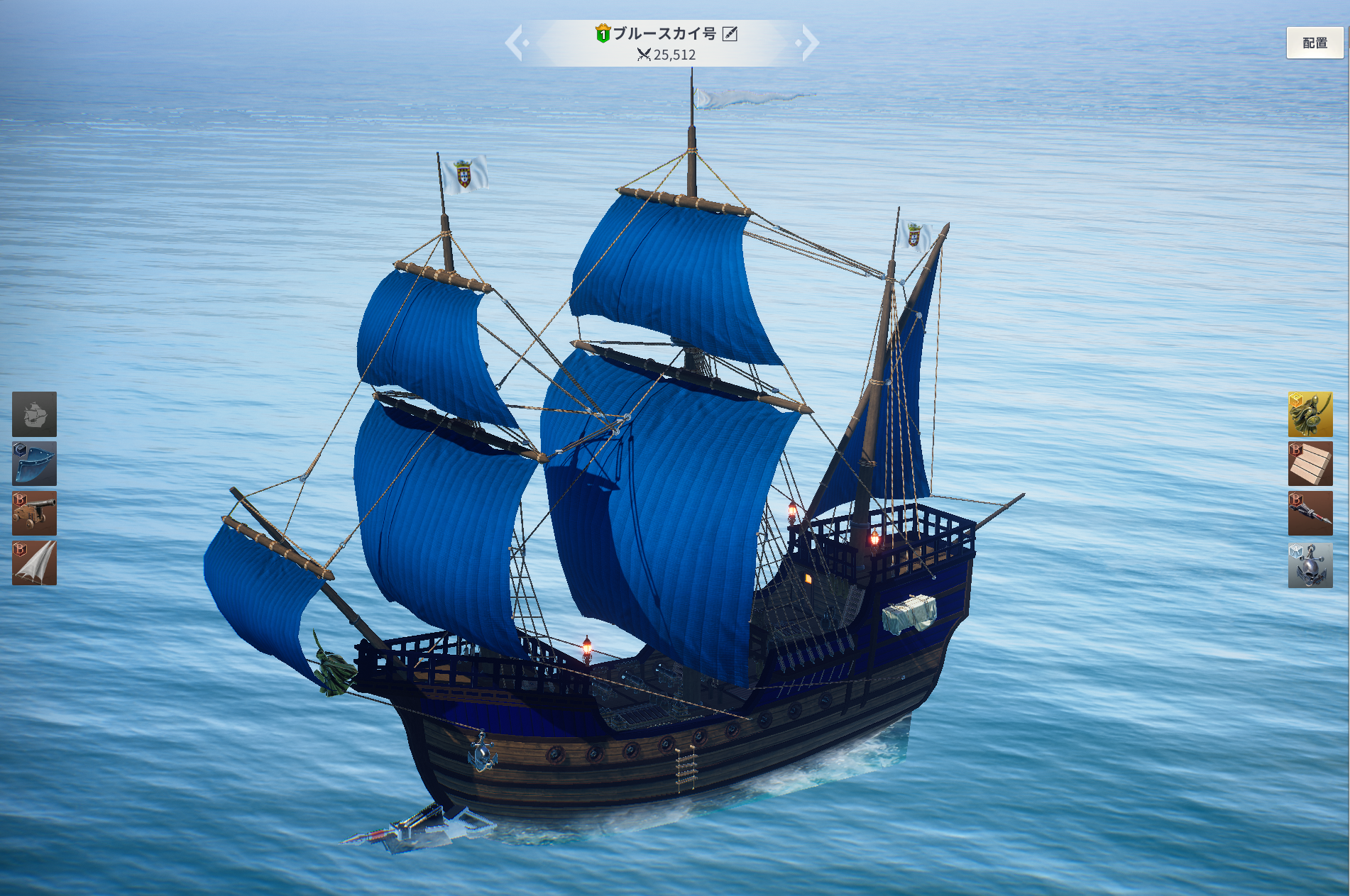Screen dimensions: 1350x896
Task: Select the golden warrior figurehead slot
Action: click(1310, 414)
